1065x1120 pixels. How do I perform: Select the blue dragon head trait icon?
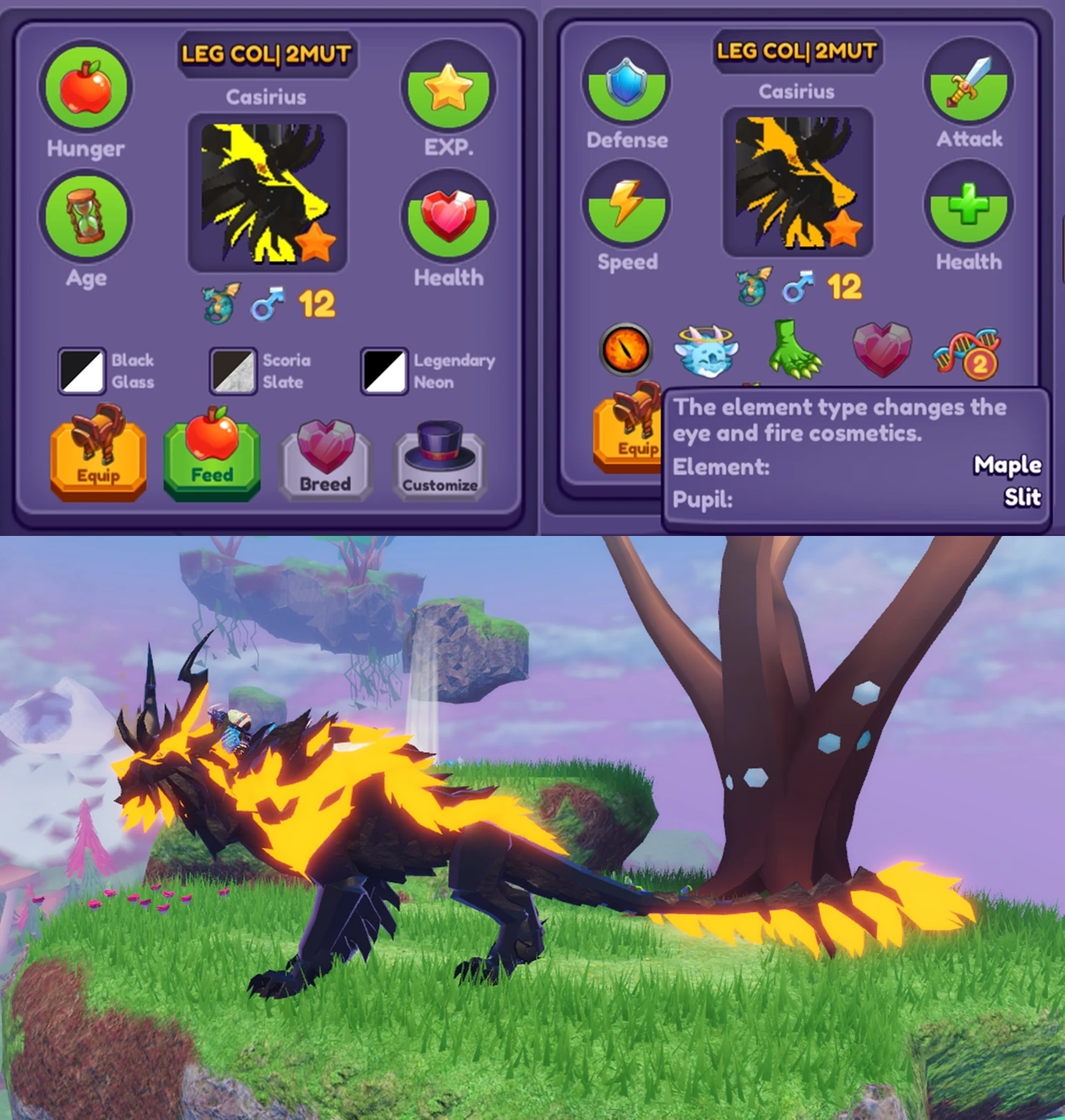708,350
